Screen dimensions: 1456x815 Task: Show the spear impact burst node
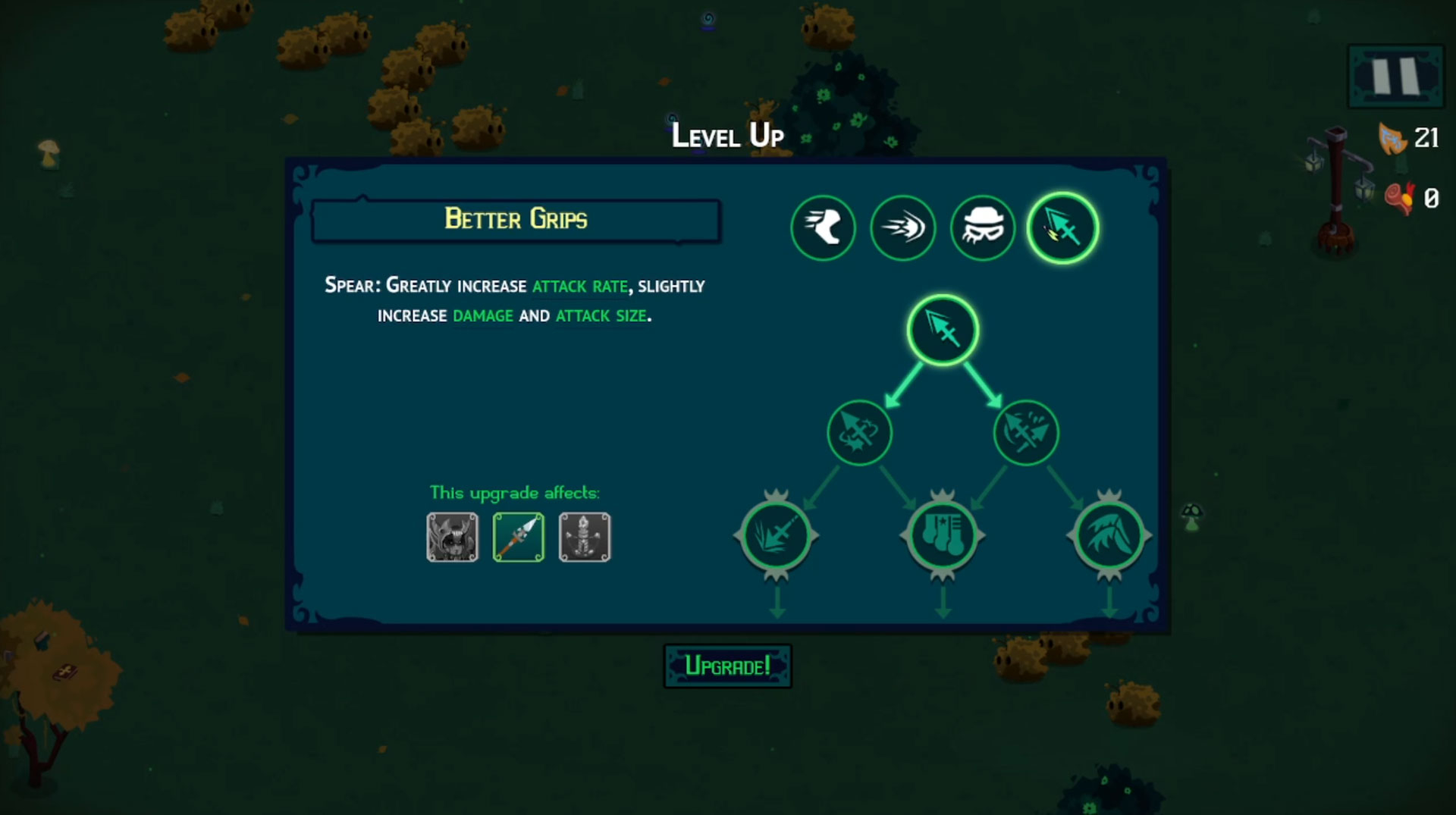point(776,535)
